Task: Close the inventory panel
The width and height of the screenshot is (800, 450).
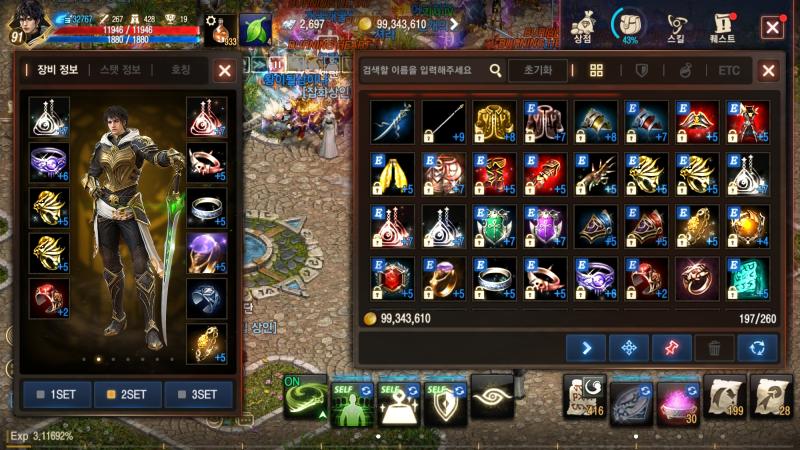Action: 768,71
